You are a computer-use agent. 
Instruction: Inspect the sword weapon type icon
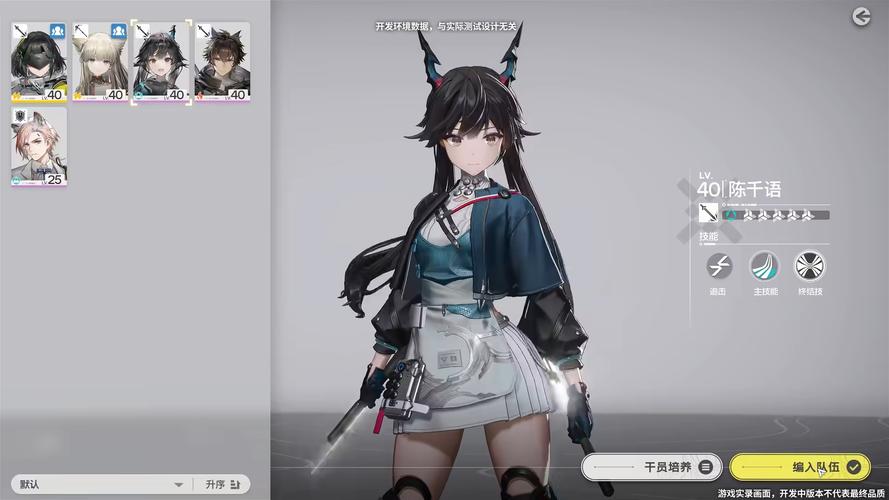click(709, 213)
